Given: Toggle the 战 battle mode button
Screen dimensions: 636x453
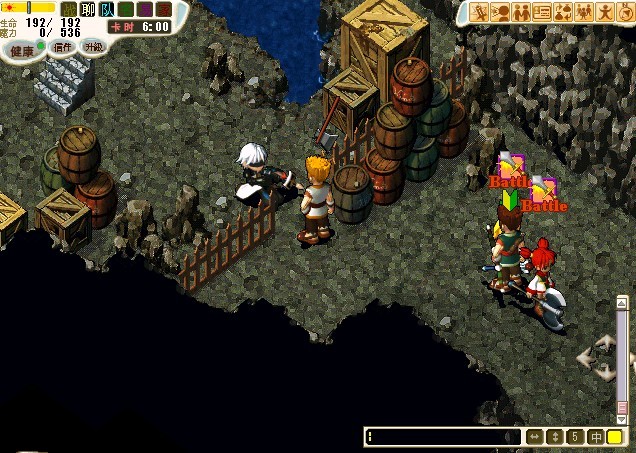Looking at the screenshot, I should click(x=69, y=10).
